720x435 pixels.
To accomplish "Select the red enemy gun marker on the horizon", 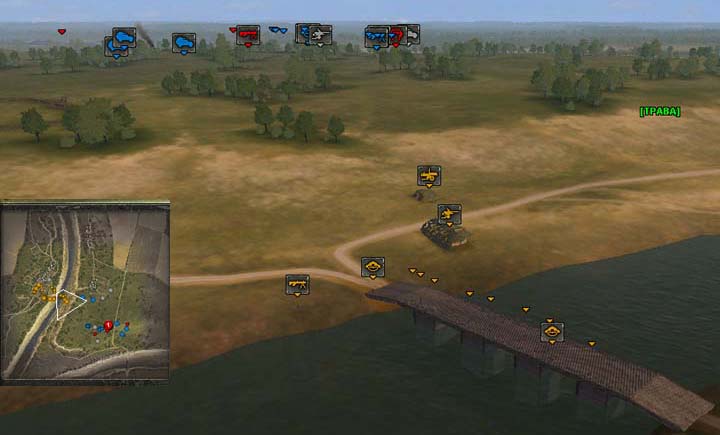I will (248, 35).
